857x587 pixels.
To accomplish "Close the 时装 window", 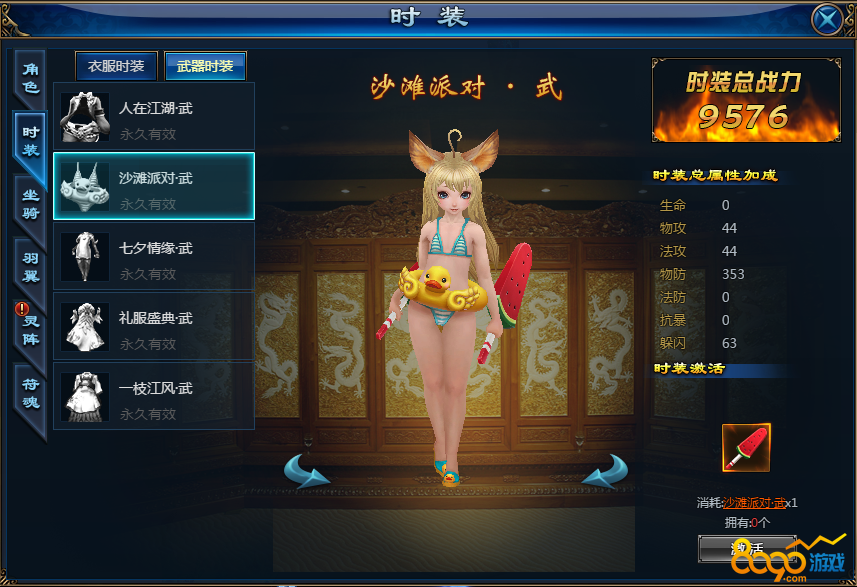I will 827,19.
